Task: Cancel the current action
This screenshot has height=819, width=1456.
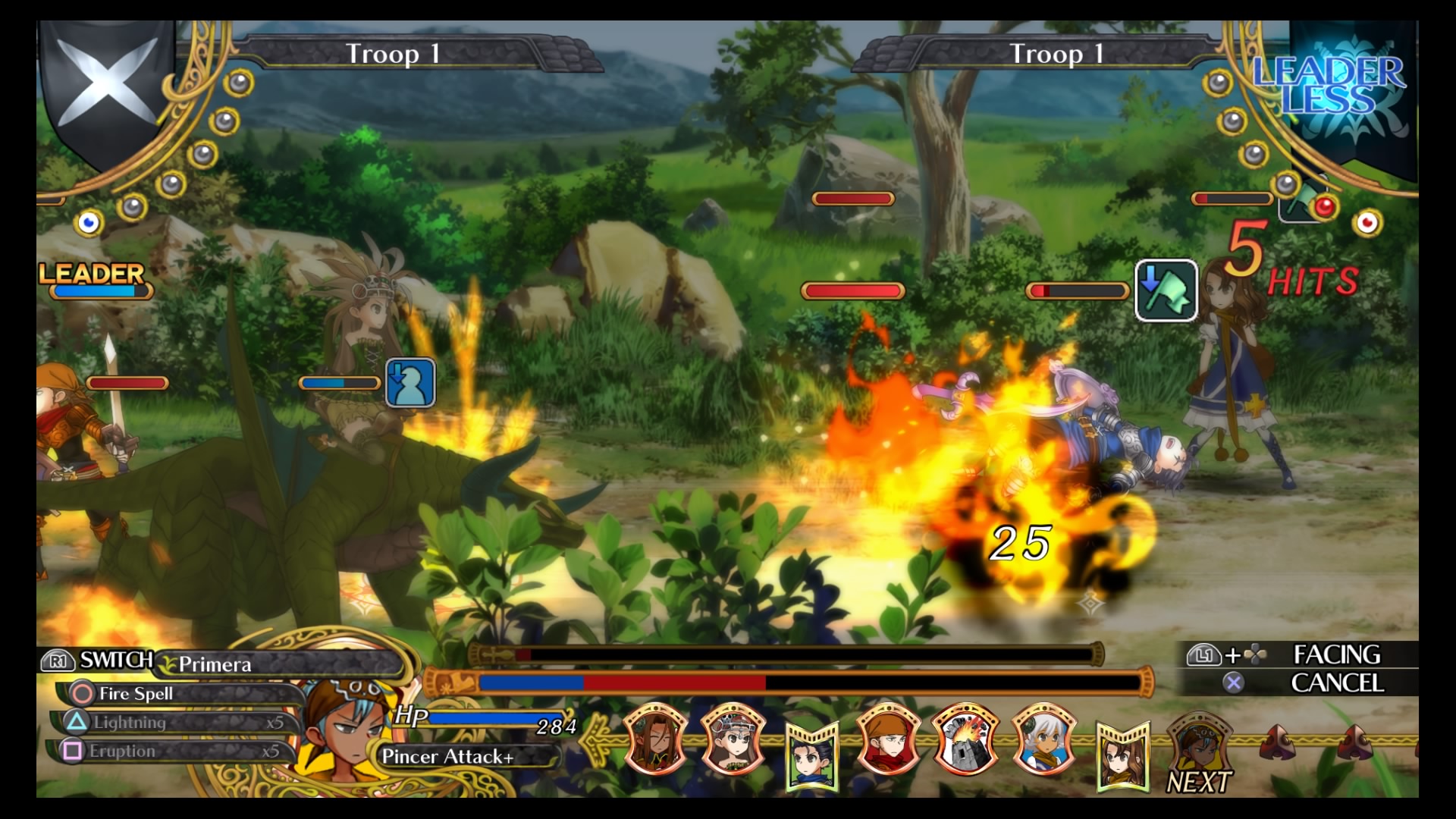Action: [x=1335, y=683]
